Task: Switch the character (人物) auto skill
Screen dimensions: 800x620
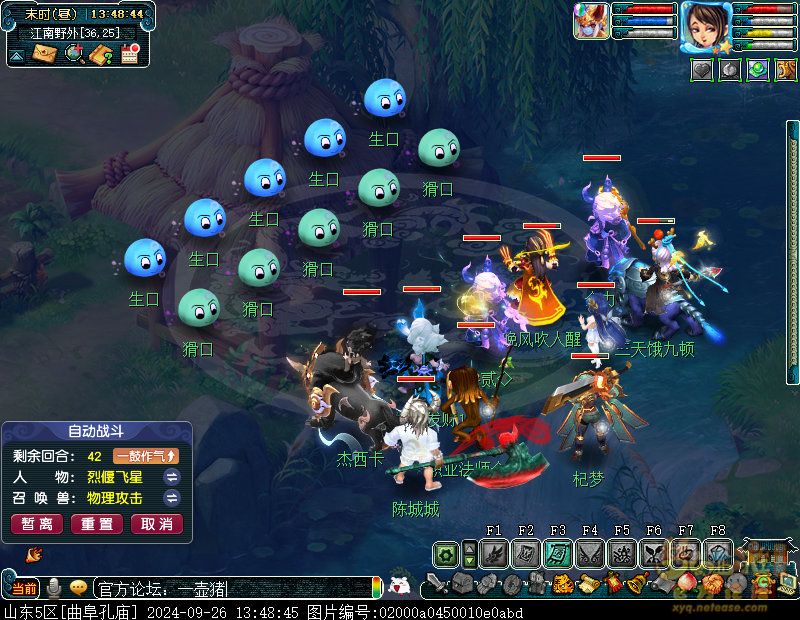Action: pyautogui.click(x=172, y=477)
